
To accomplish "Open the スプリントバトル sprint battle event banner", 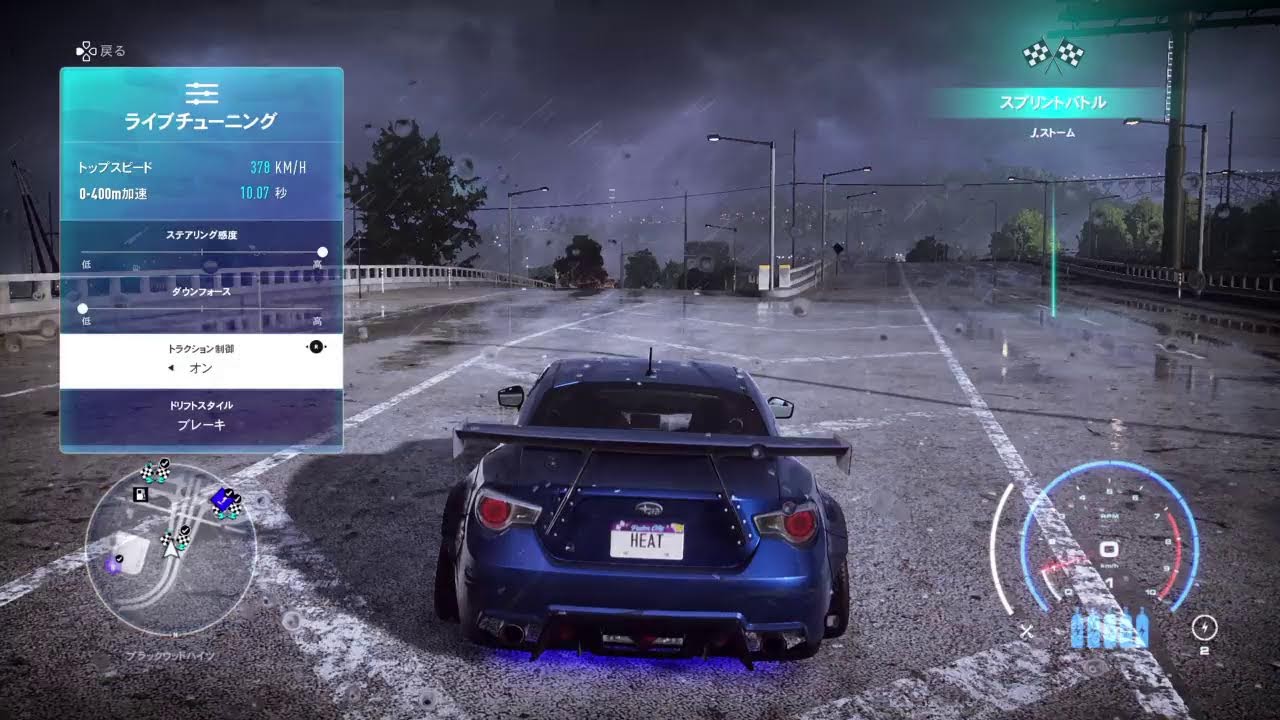I will point(1052,102).
